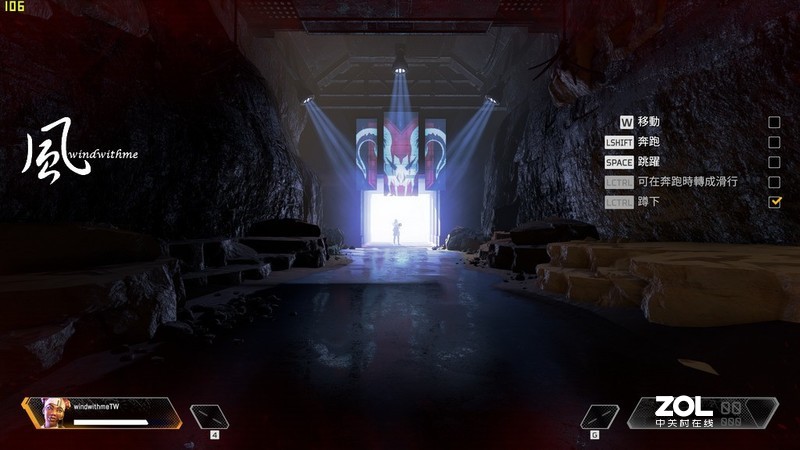Activate the ability slot beside the ZOL logo
800x450 pixels.
click(x=599, y=414)
